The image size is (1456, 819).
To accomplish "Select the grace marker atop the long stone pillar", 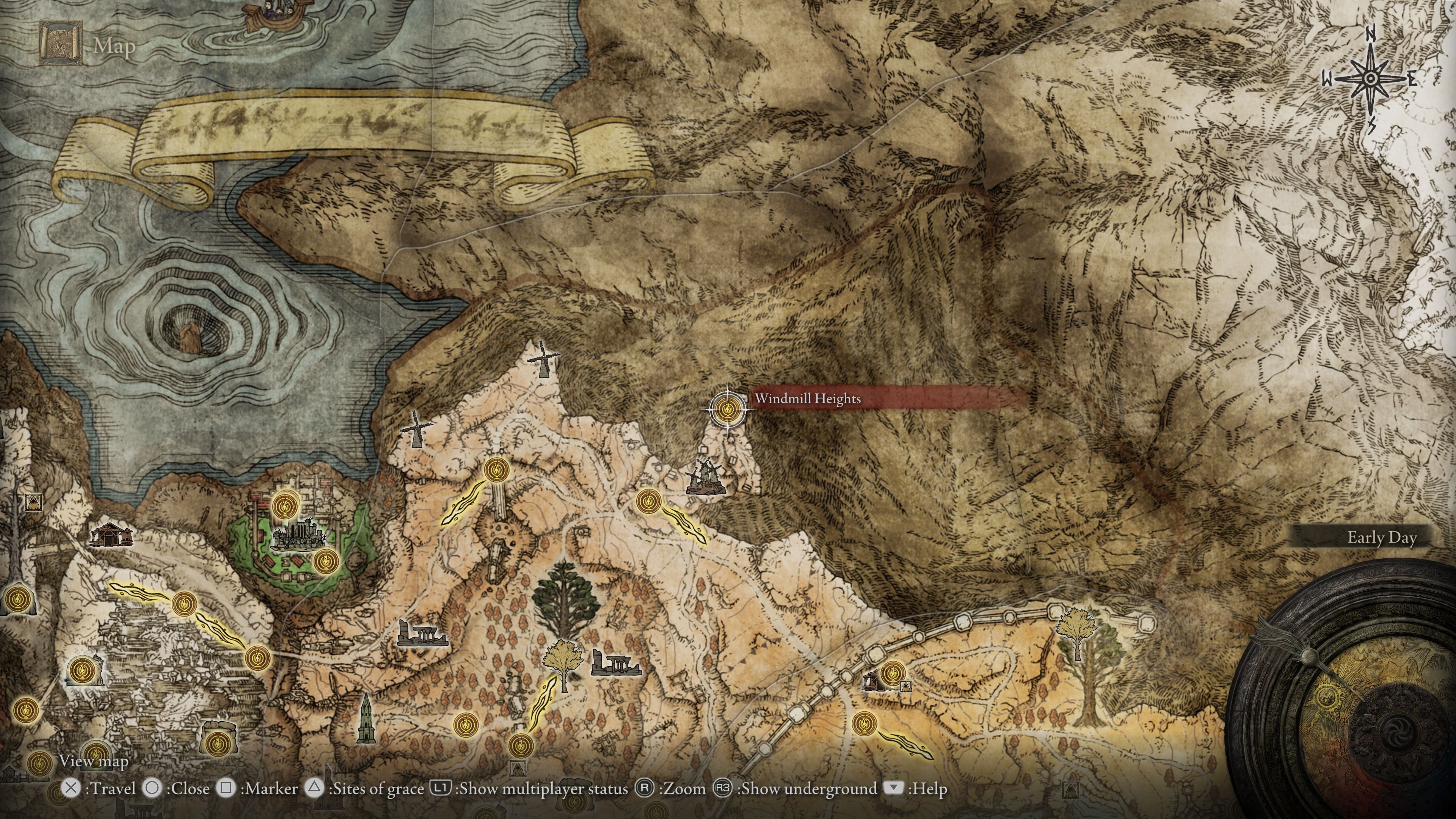I will tap(497, 470).
